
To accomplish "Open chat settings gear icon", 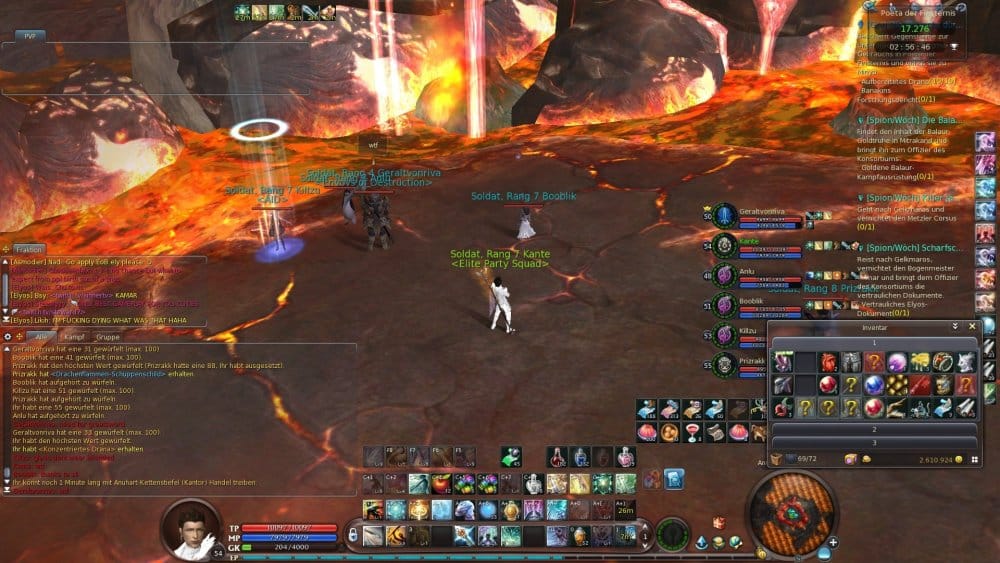I will (8, 337).
